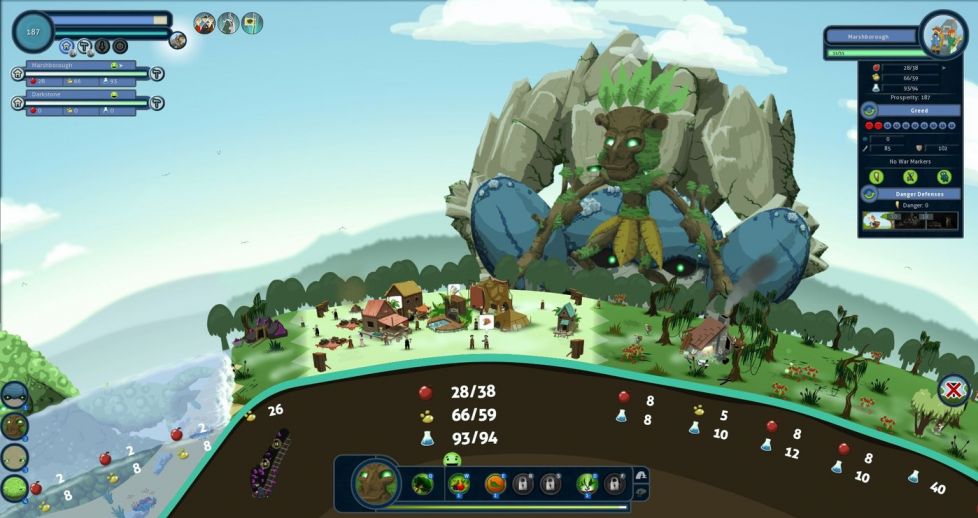Toggle the Greed section refresh icon
978x518 pixels.
point(869,110)
